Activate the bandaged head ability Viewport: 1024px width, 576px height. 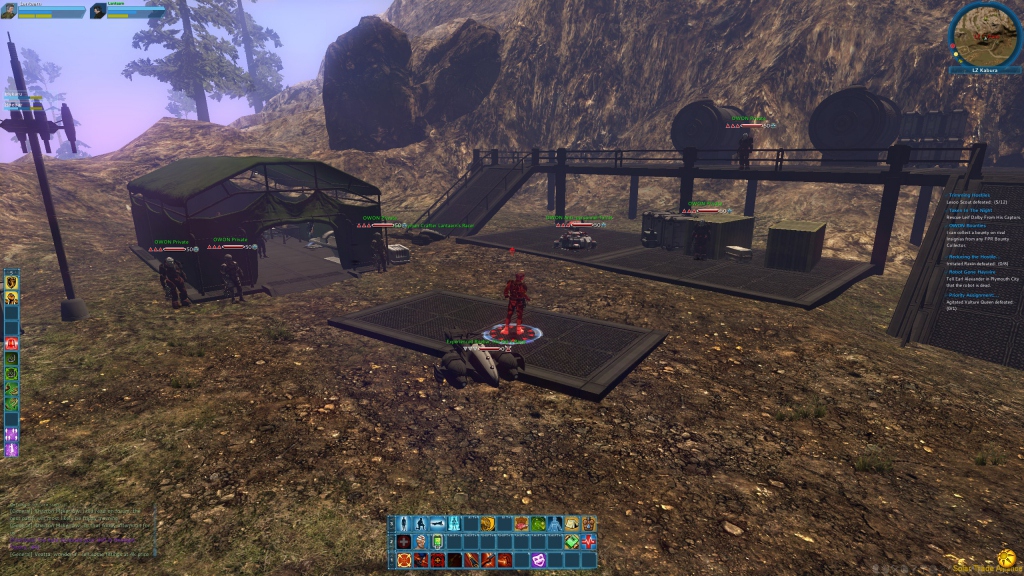coord(421,542)
